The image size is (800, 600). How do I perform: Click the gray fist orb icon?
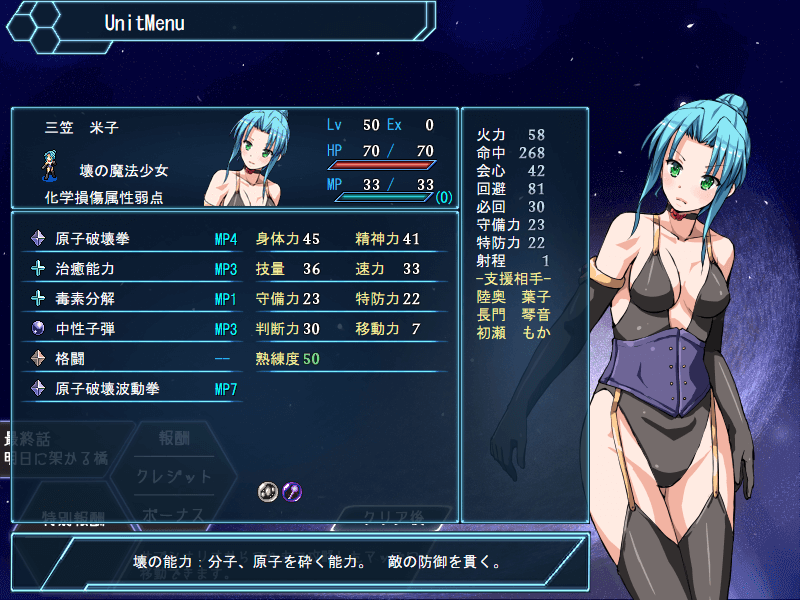click(267, 491)
